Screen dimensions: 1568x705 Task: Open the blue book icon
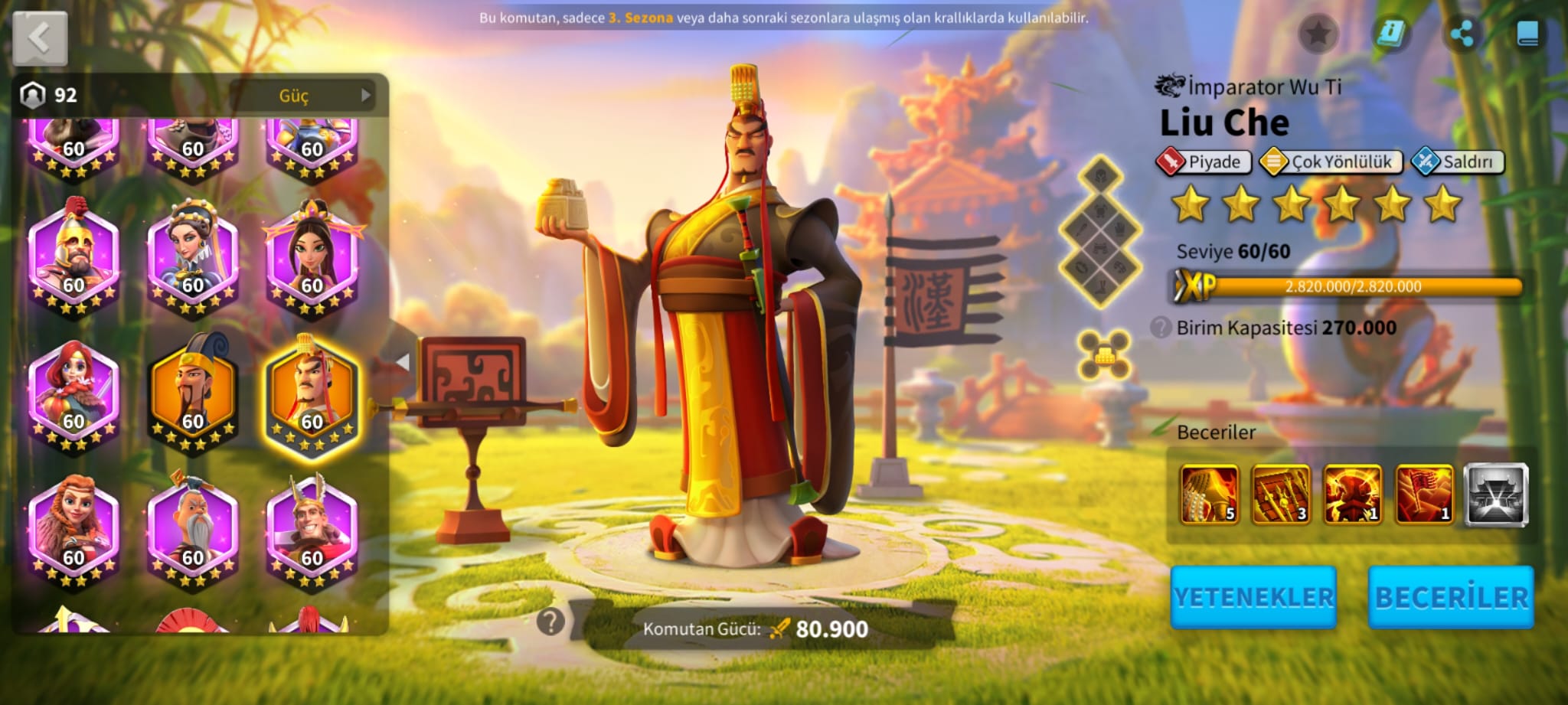pos(1527,34)
